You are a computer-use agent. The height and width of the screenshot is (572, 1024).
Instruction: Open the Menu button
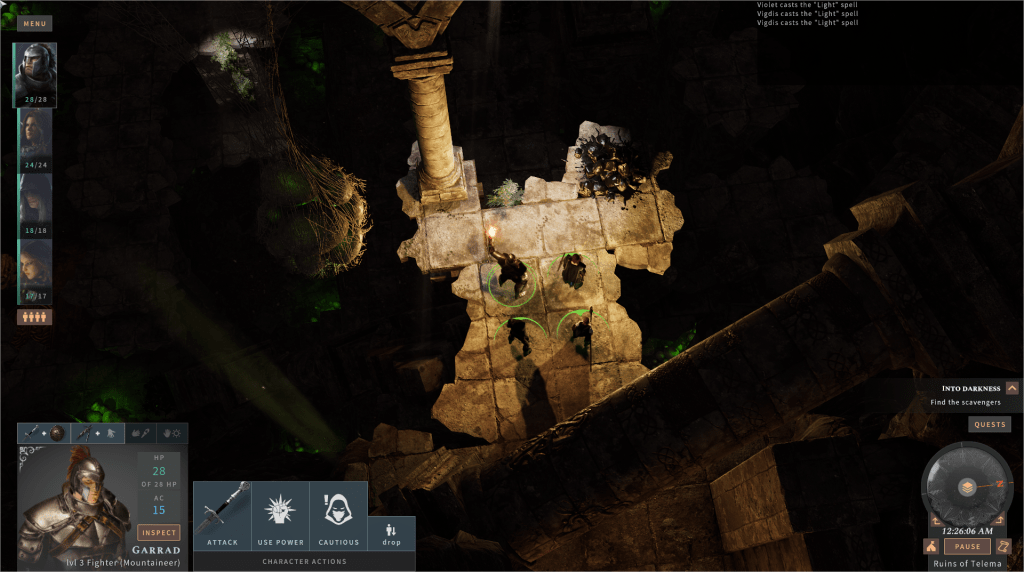(x=34, y=24)
